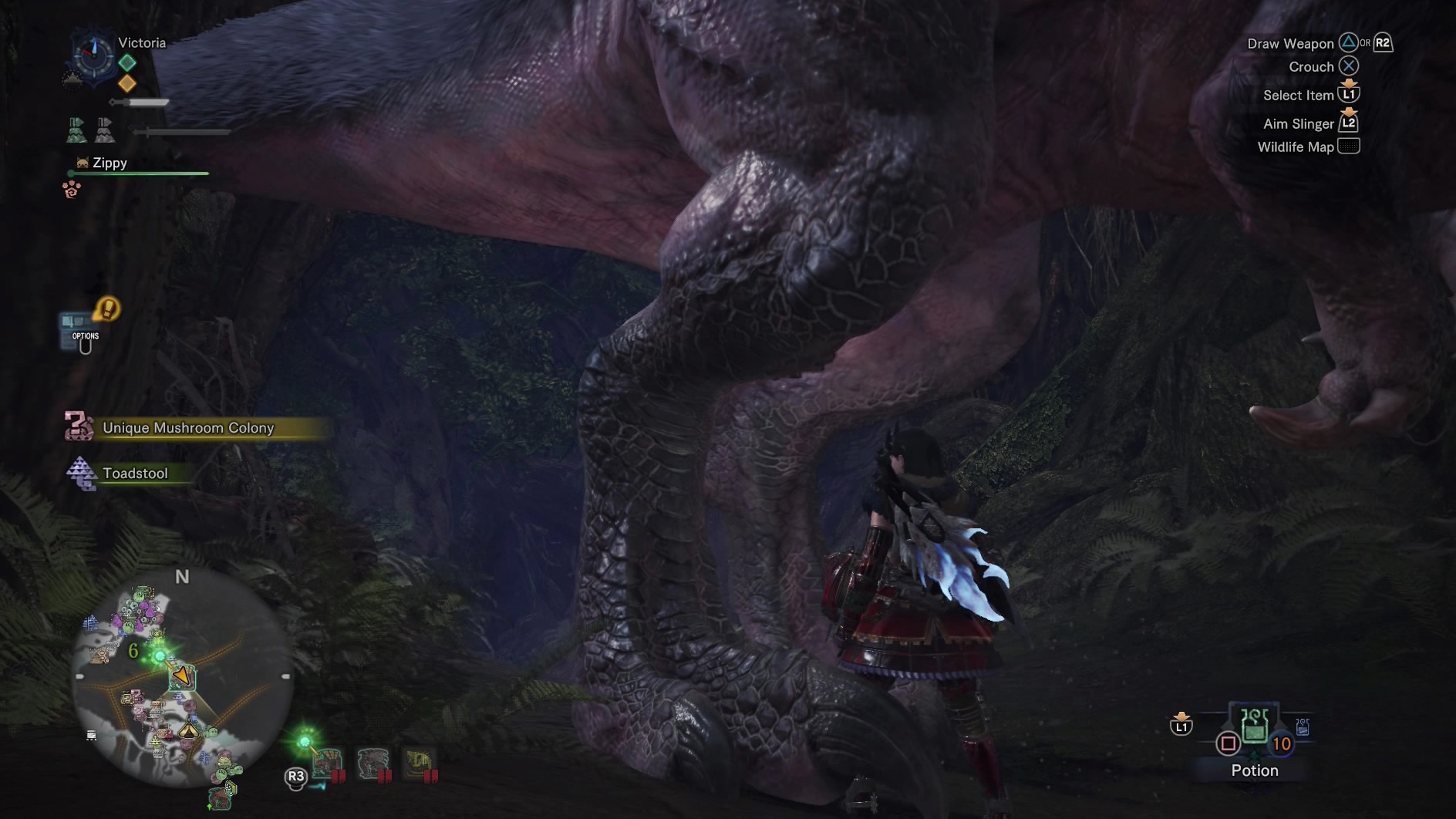Choose the Toadstool gathering entry
Image resolution: width=1456 pixels, height=819 pixels.
pyautogui.click(x=135, y=474)
